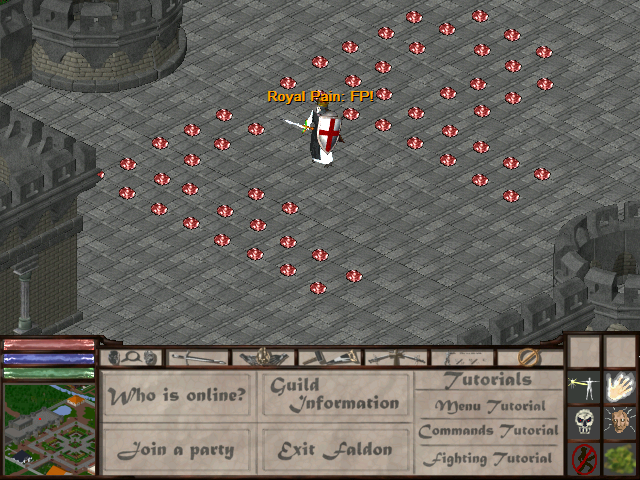Screen dimensions: 640x480
Task: Start the Commands Tutorial
Action: (488, 432)
